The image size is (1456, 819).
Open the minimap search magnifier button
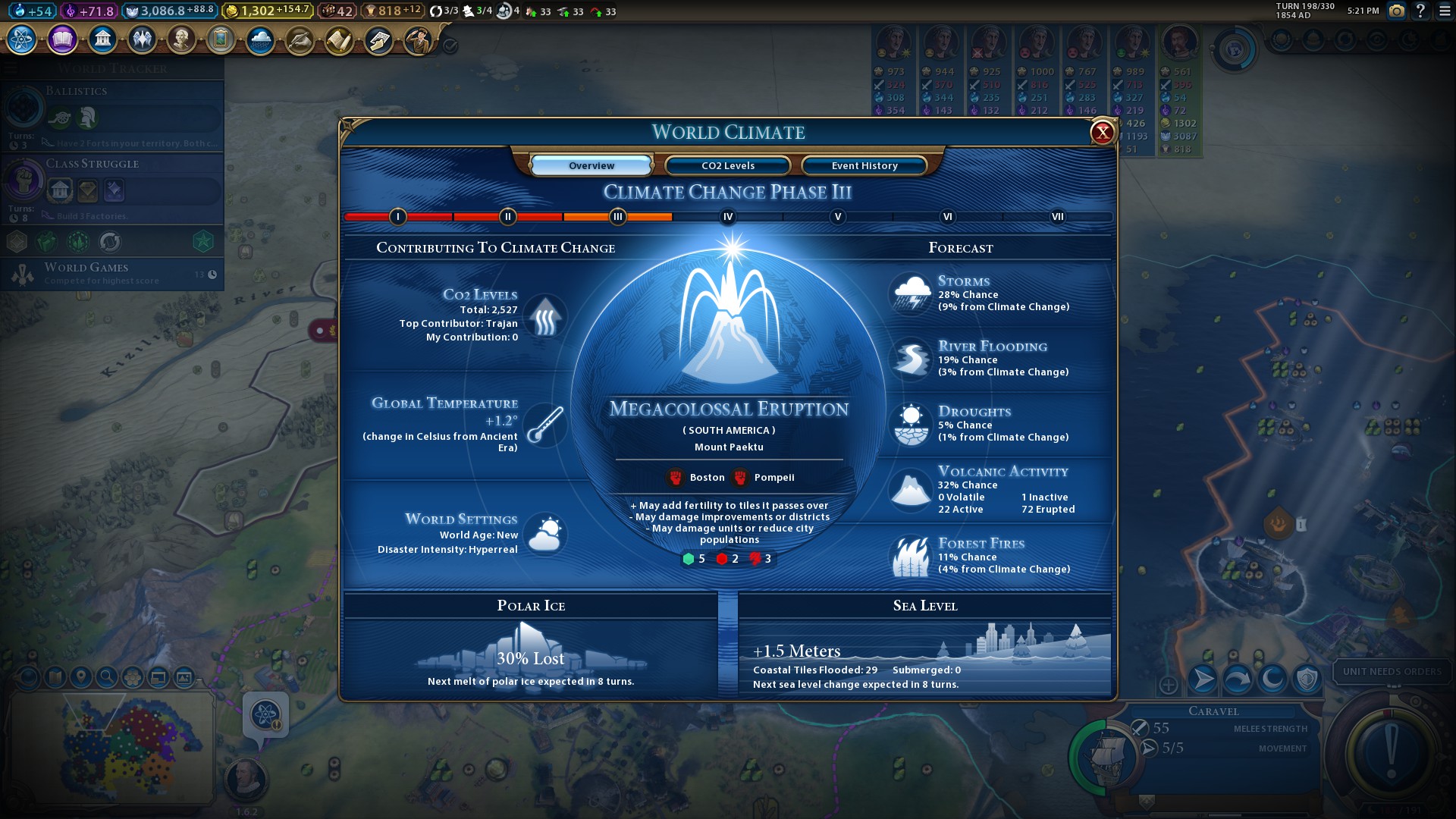(x=107, y=677)
